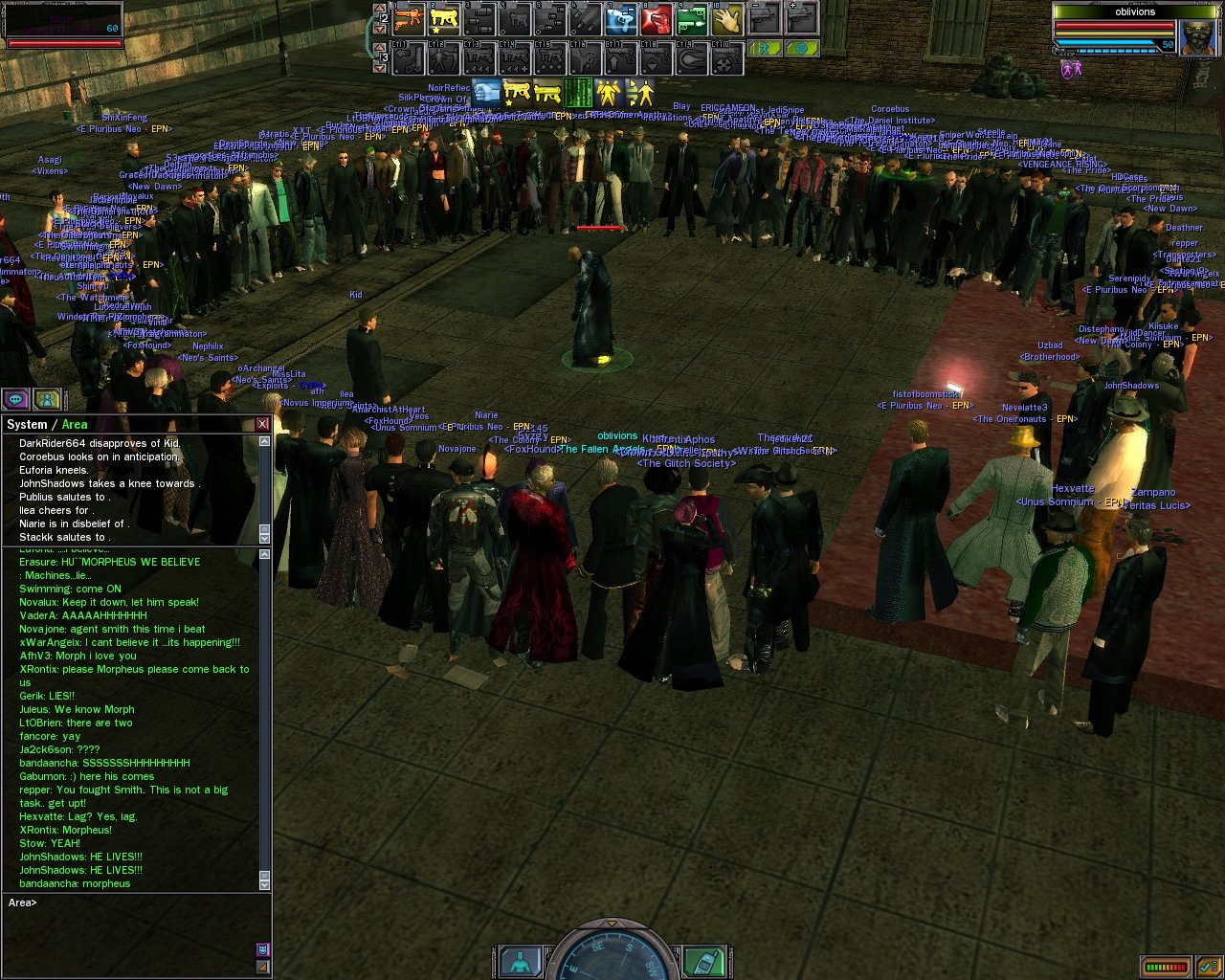This screenshot has width=1225, height=980.
Task: Click the hotbar button with the plus sign
Action: coord(800,18)
